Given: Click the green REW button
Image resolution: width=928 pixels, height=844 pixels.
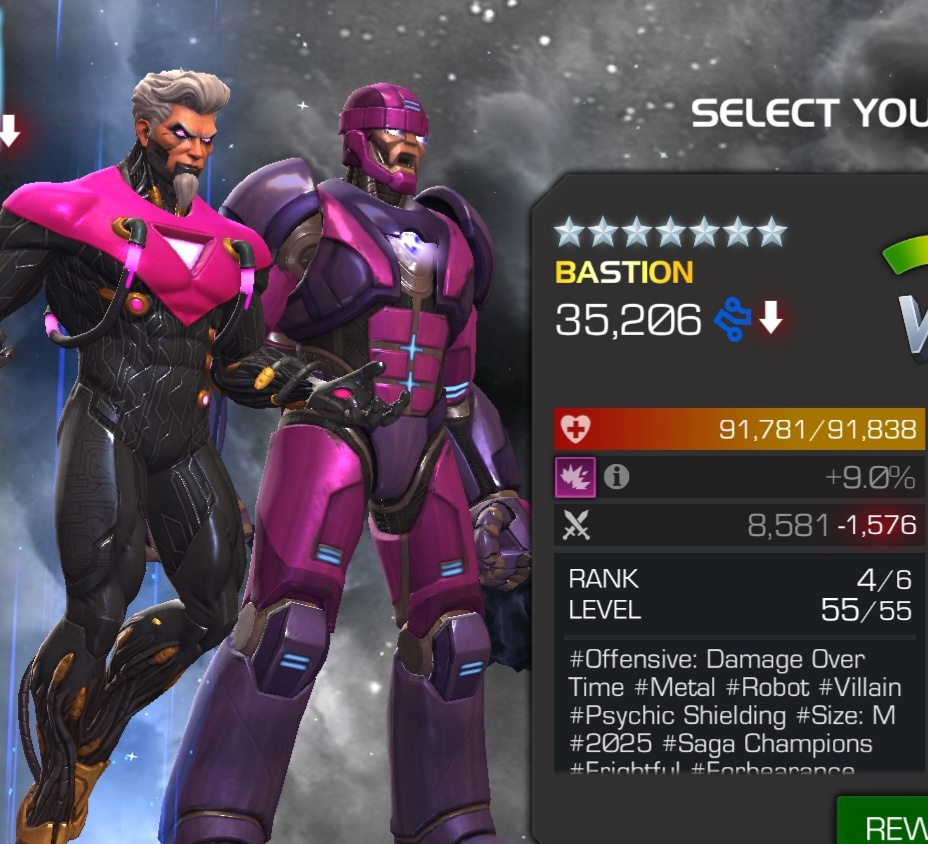Looking at the screenshot, I should pyautogui.click(x=884, y=823).
